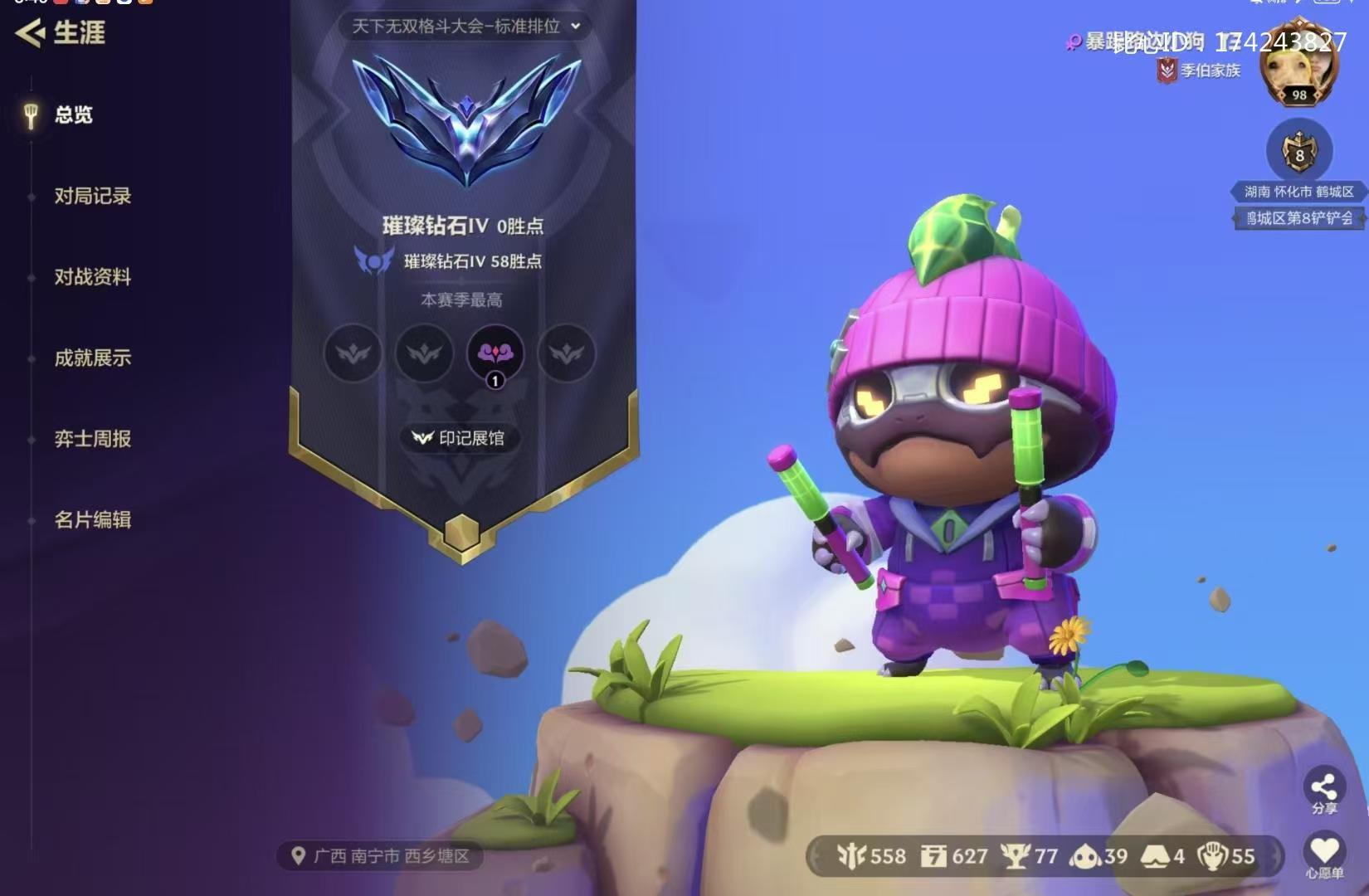Screen dimensions: 1369x896
Task: Select the 总览 overview tab
Action: (x=73, y=114)
